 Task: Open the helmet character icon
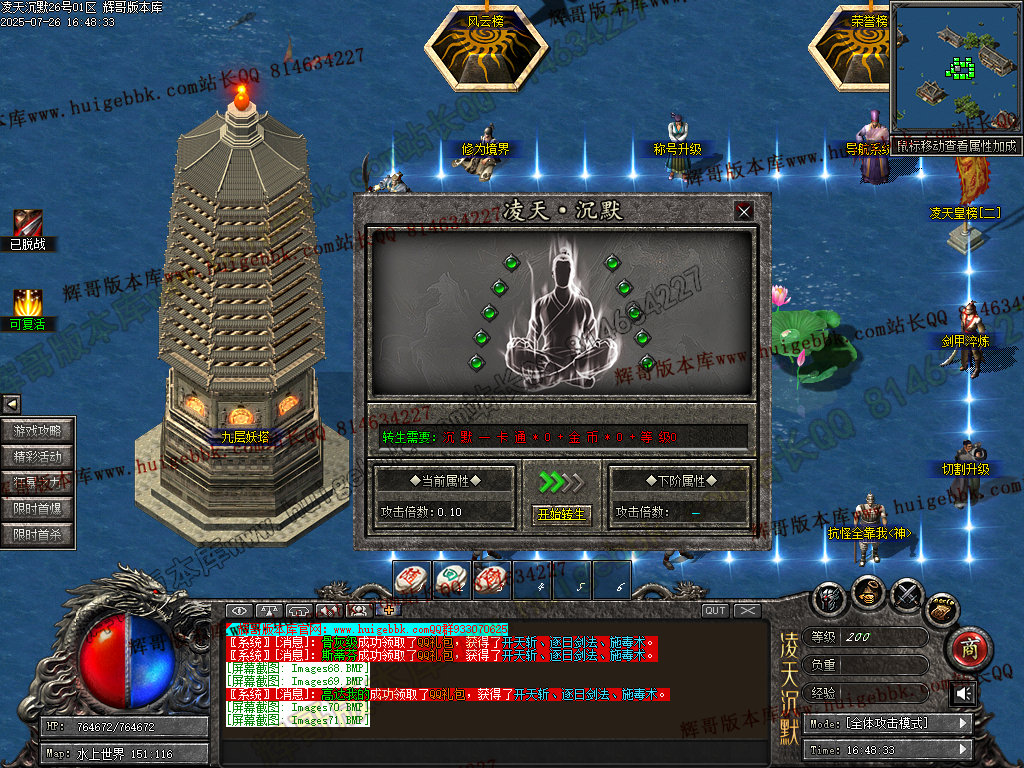830,597
